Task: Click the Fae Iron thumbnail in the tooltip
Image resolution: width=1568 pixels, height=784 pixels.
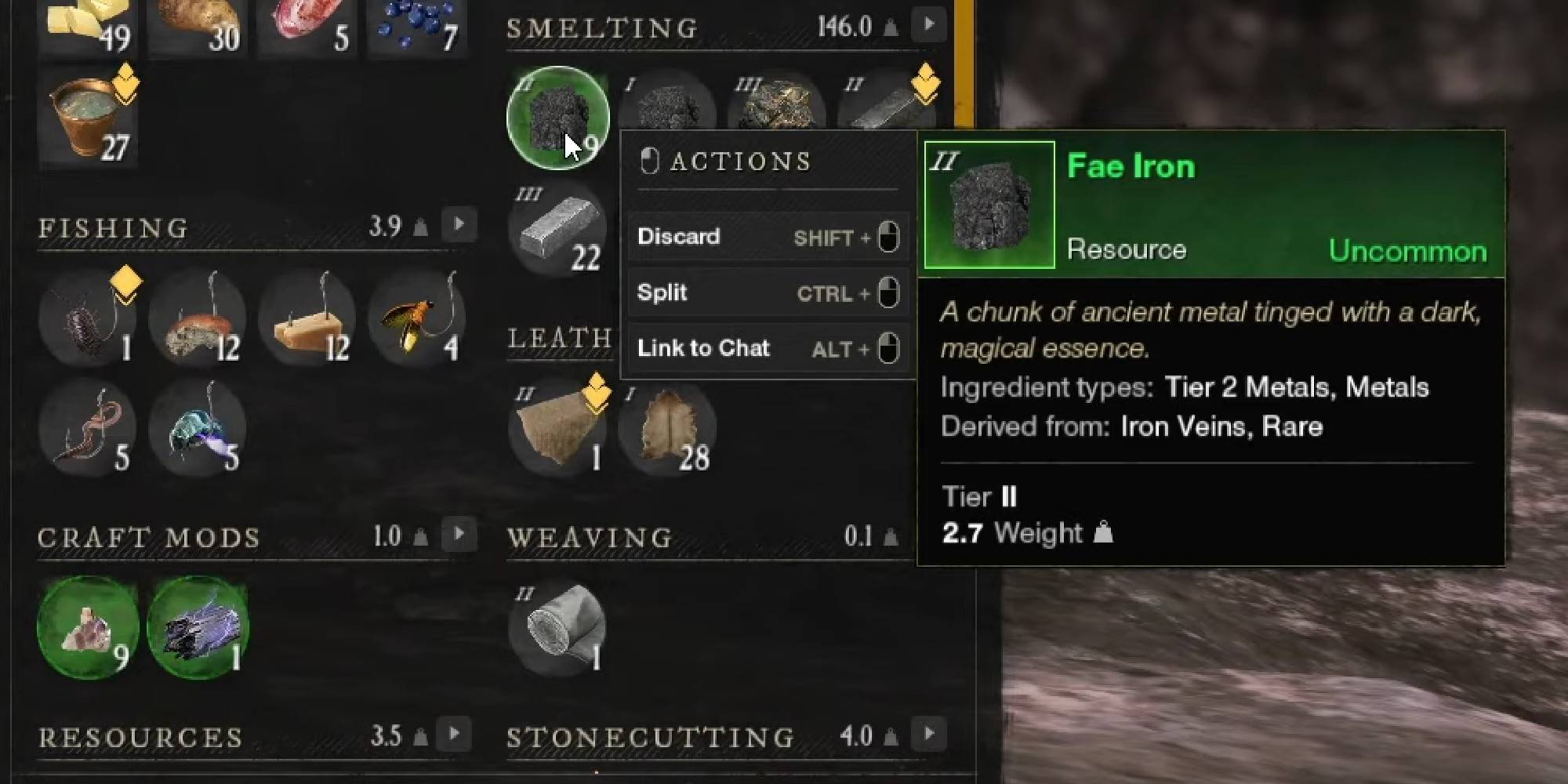Action: [989, 204]
